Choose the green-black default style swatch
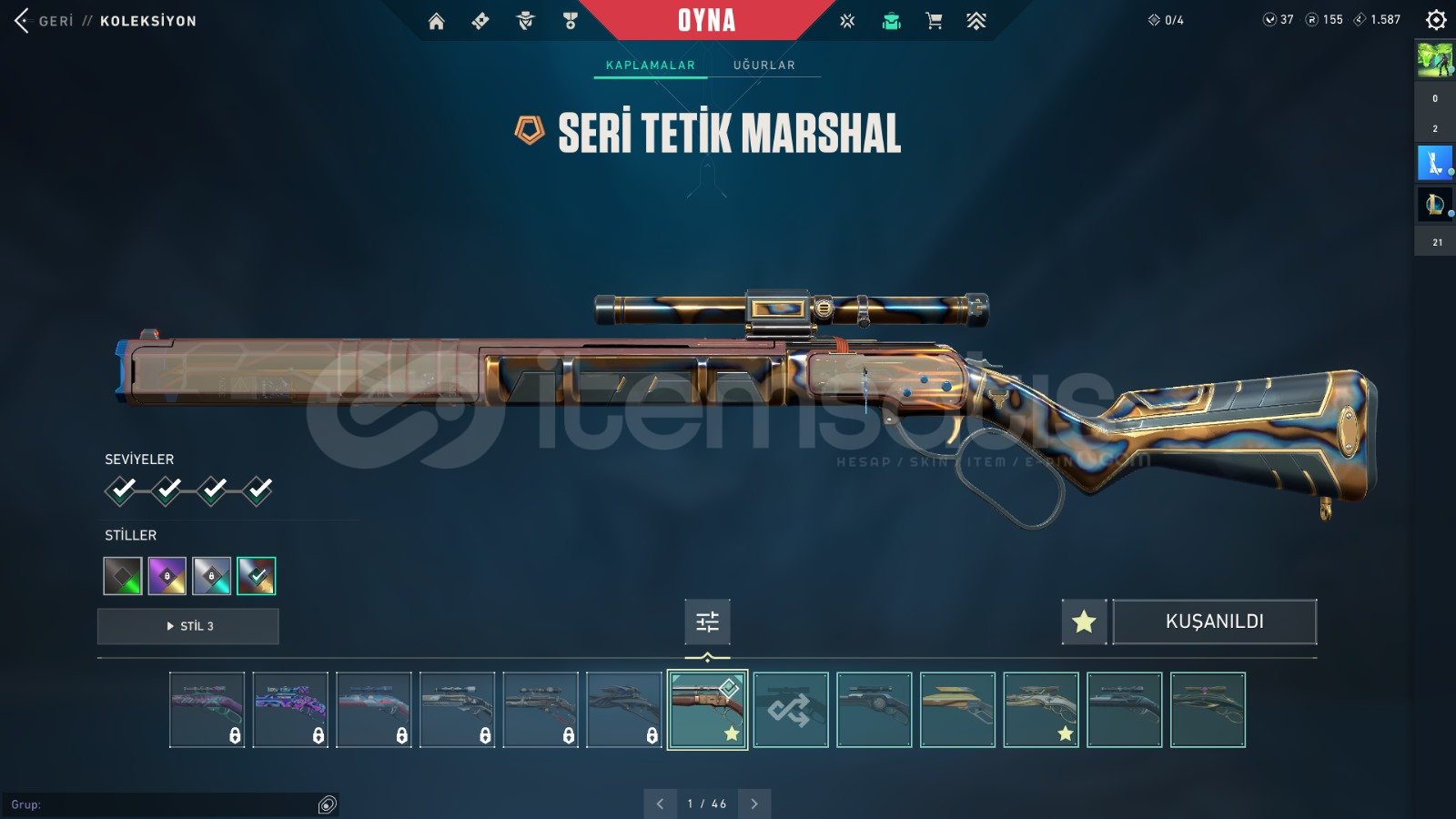Viewport: 1456px width, 819px height. [x=123, y=576]
